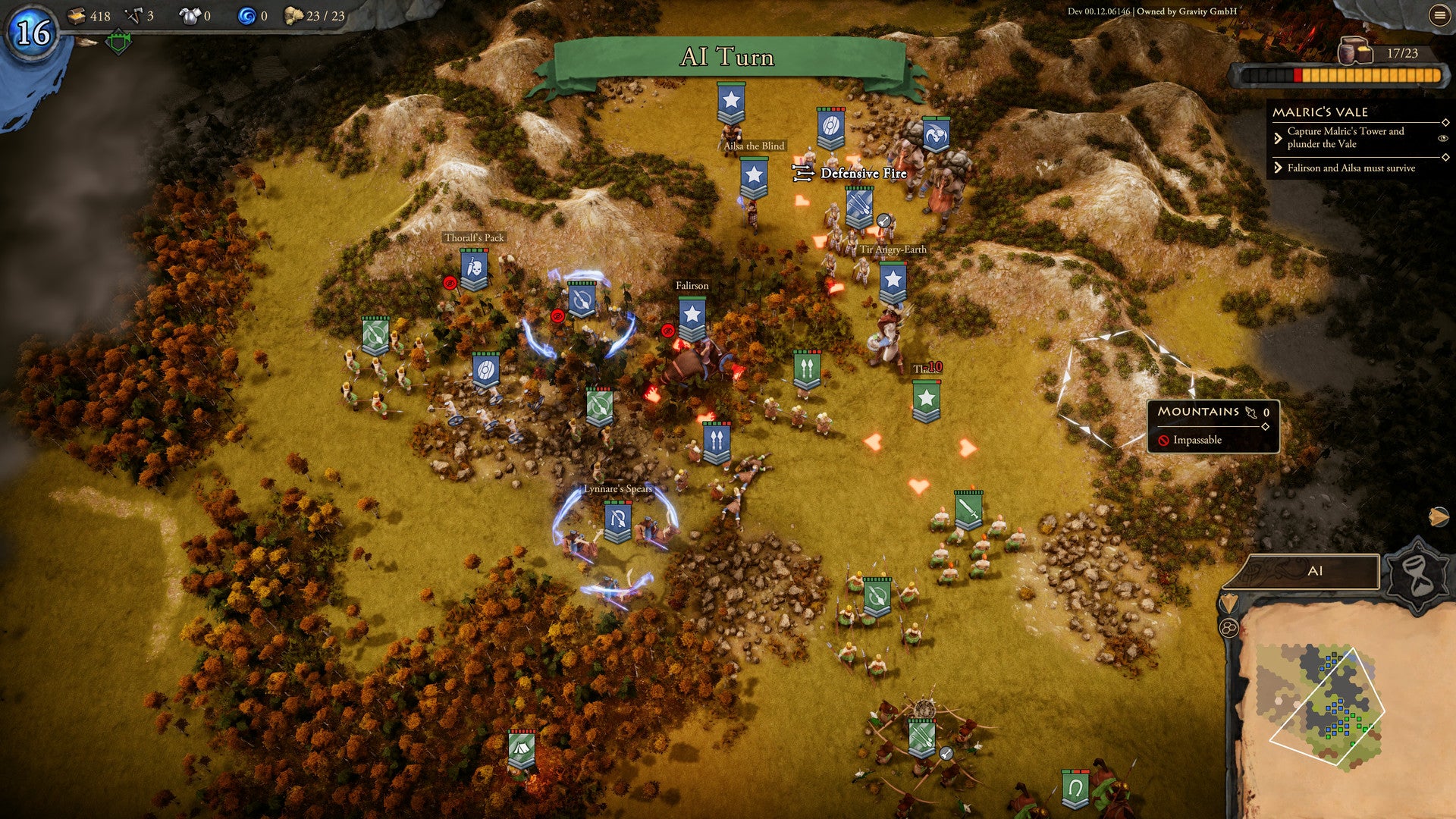Select the green sword unit banner
Screen dimensions: 1456x819
(968, 510)
